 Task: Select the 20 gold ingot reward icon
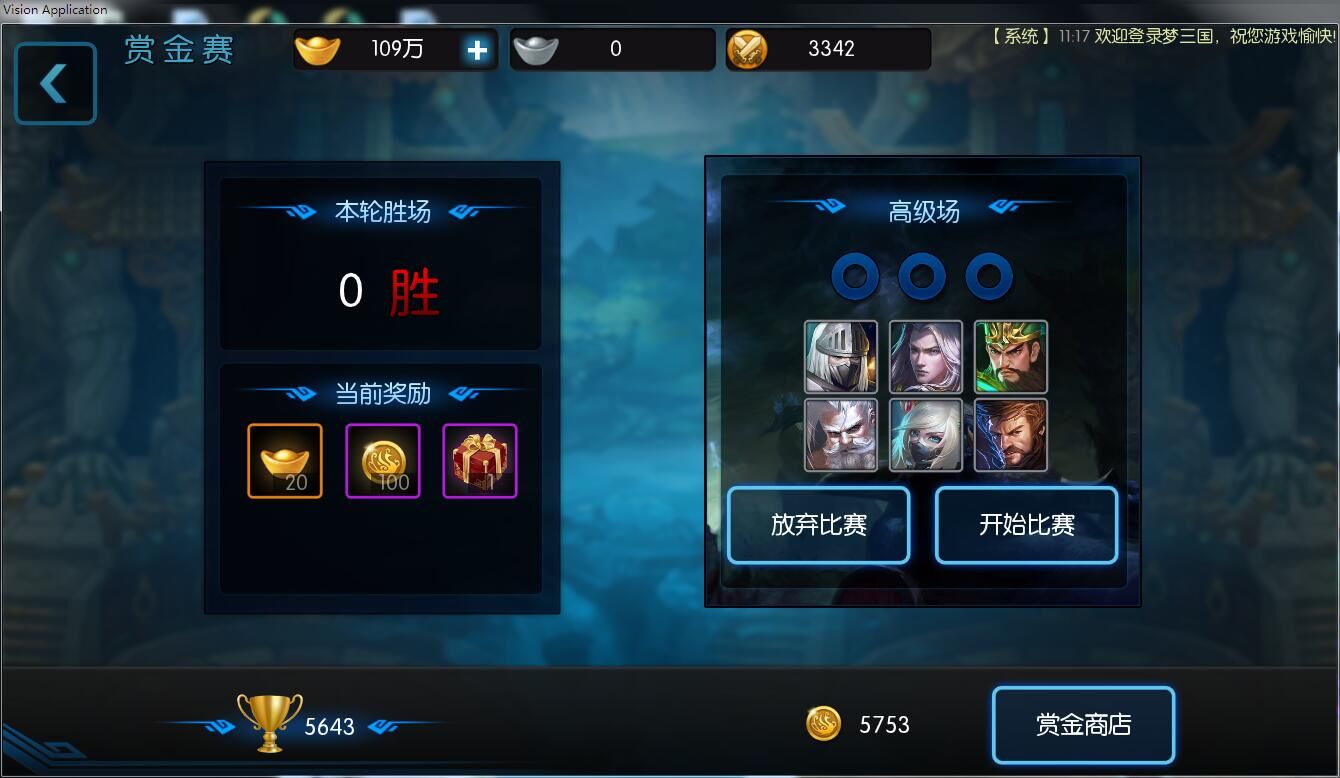point(285,461)
